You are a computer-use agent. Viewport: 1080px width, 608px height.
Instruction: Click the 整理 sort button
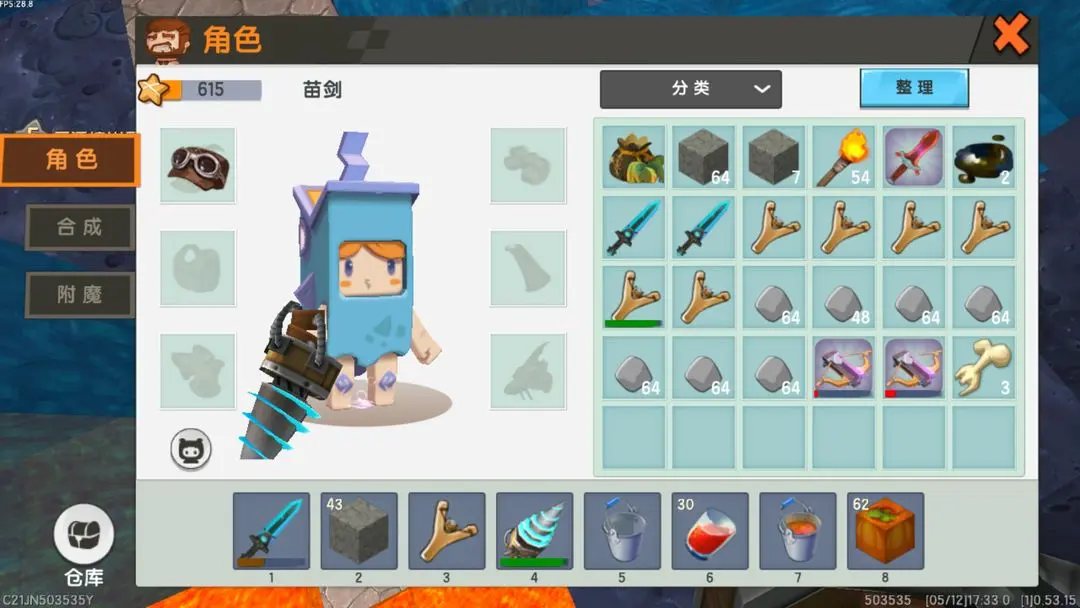914,88
